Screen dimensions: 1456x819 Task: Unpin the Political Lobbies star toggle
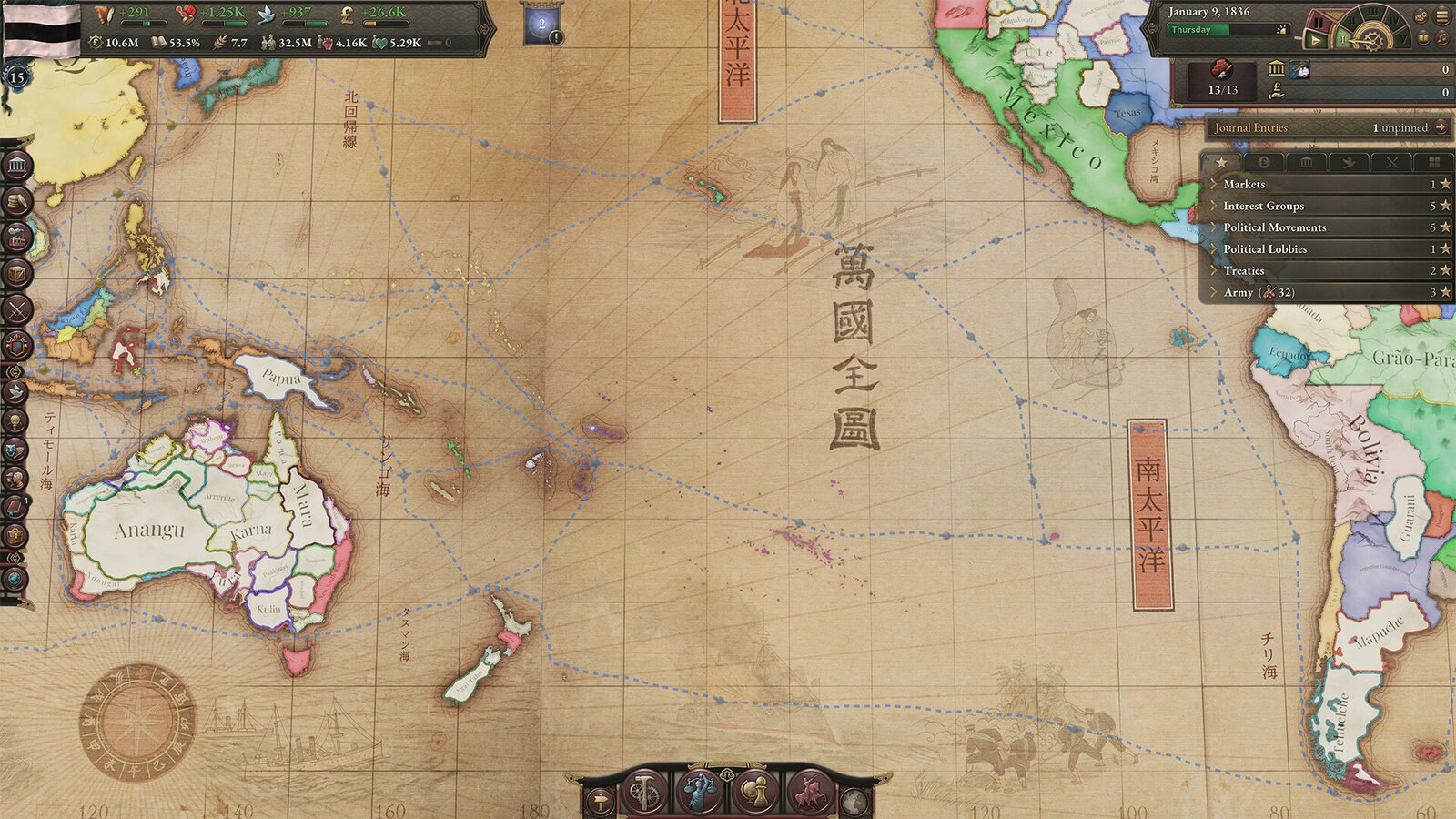point(1444,248)
